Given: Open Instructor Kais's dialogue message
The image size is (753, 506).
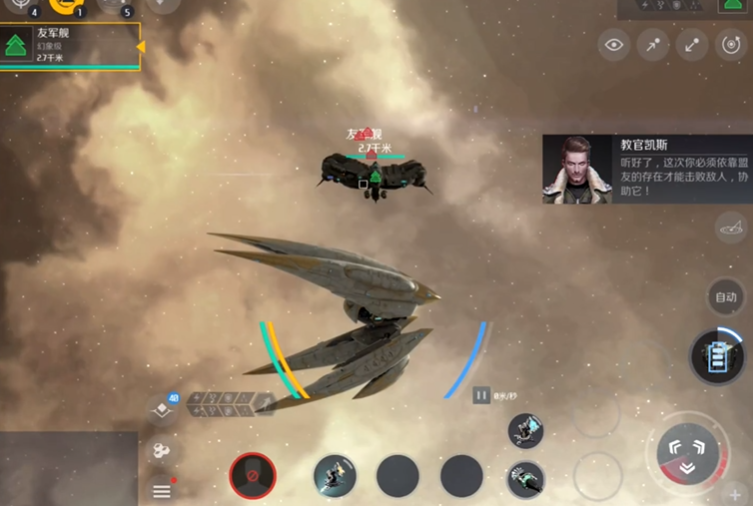Looking at the screenshot, I should pyautogui.click(x=647, y=169).
